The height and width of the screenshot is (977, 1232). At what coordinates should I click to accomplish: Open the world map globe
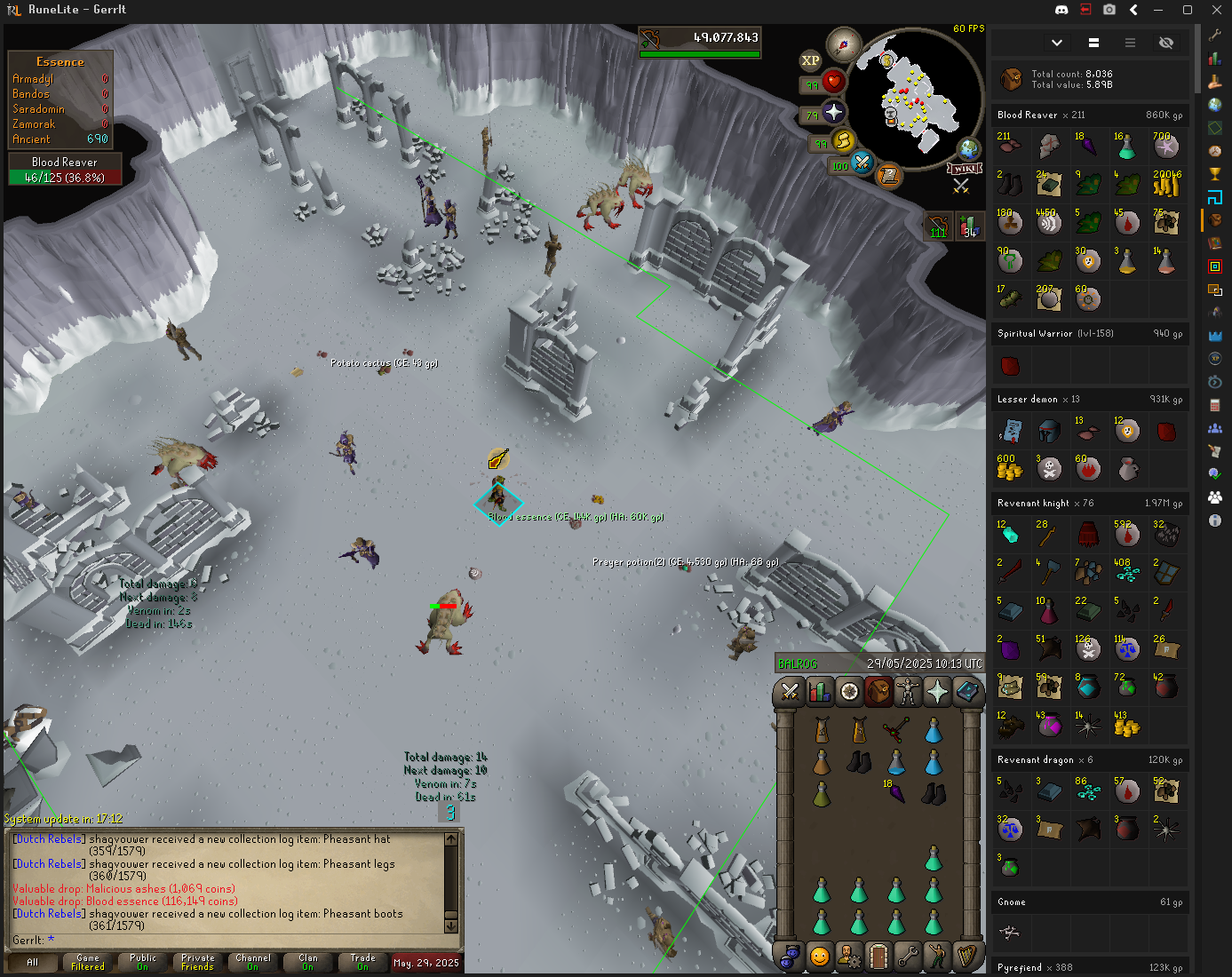968,148
